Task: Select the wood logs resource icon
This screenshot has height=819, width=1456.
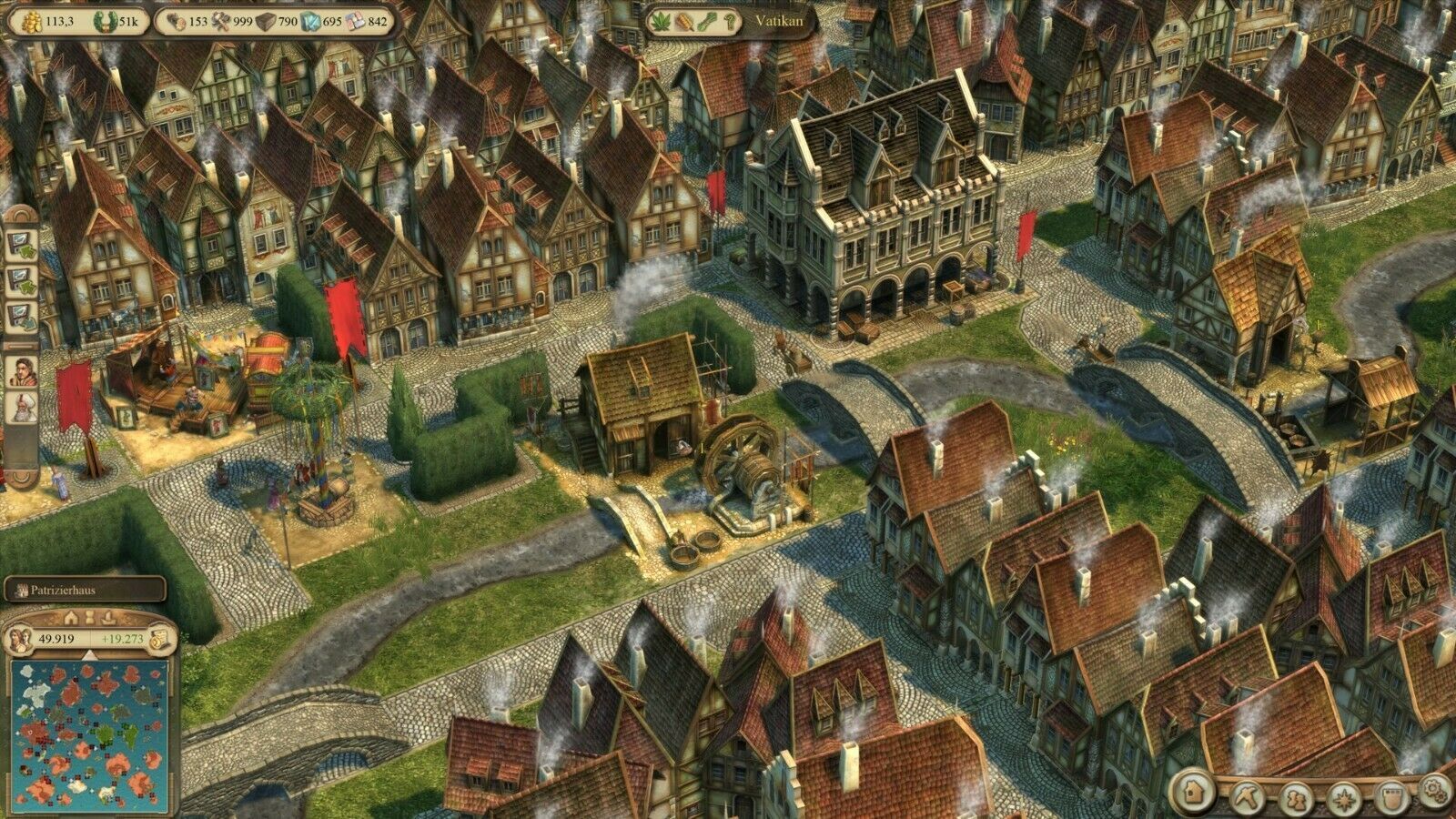Action: (174, 21)
